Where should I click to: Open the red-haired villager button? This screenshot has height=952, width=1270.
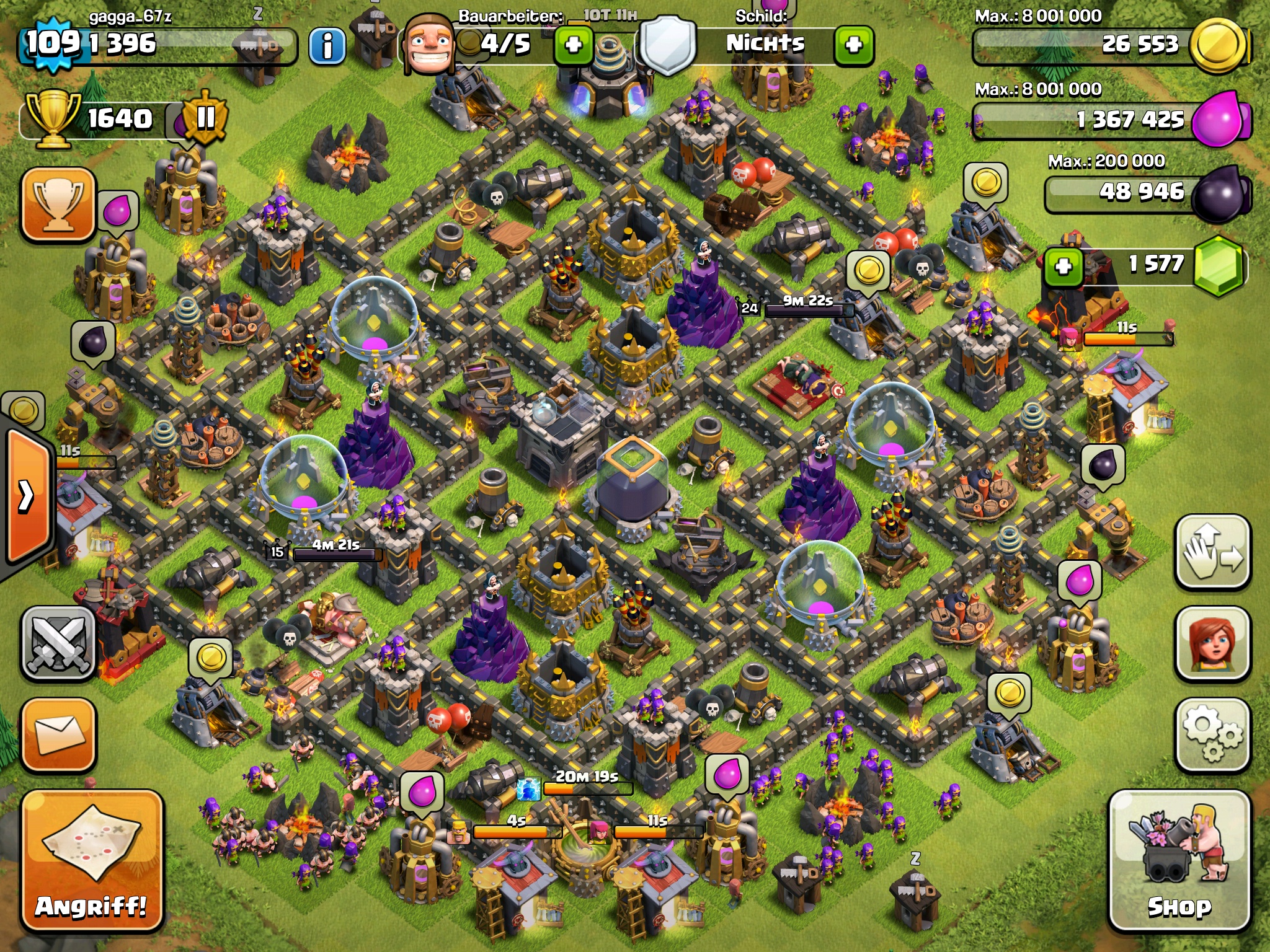tap(1212, 643)
